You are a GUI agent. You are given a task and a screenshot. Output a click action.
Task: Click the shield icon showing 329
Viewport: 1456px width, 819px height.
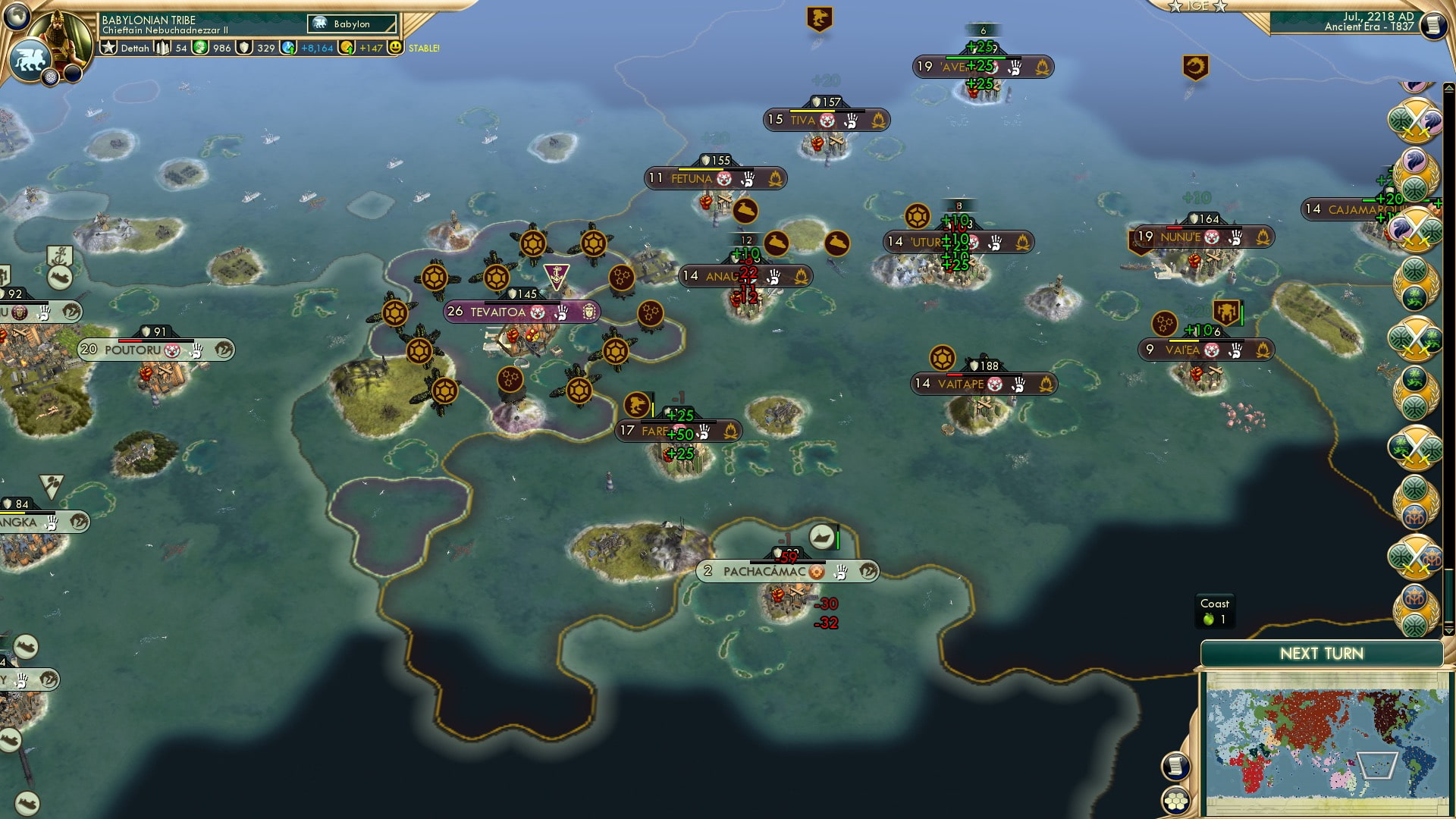245,47
